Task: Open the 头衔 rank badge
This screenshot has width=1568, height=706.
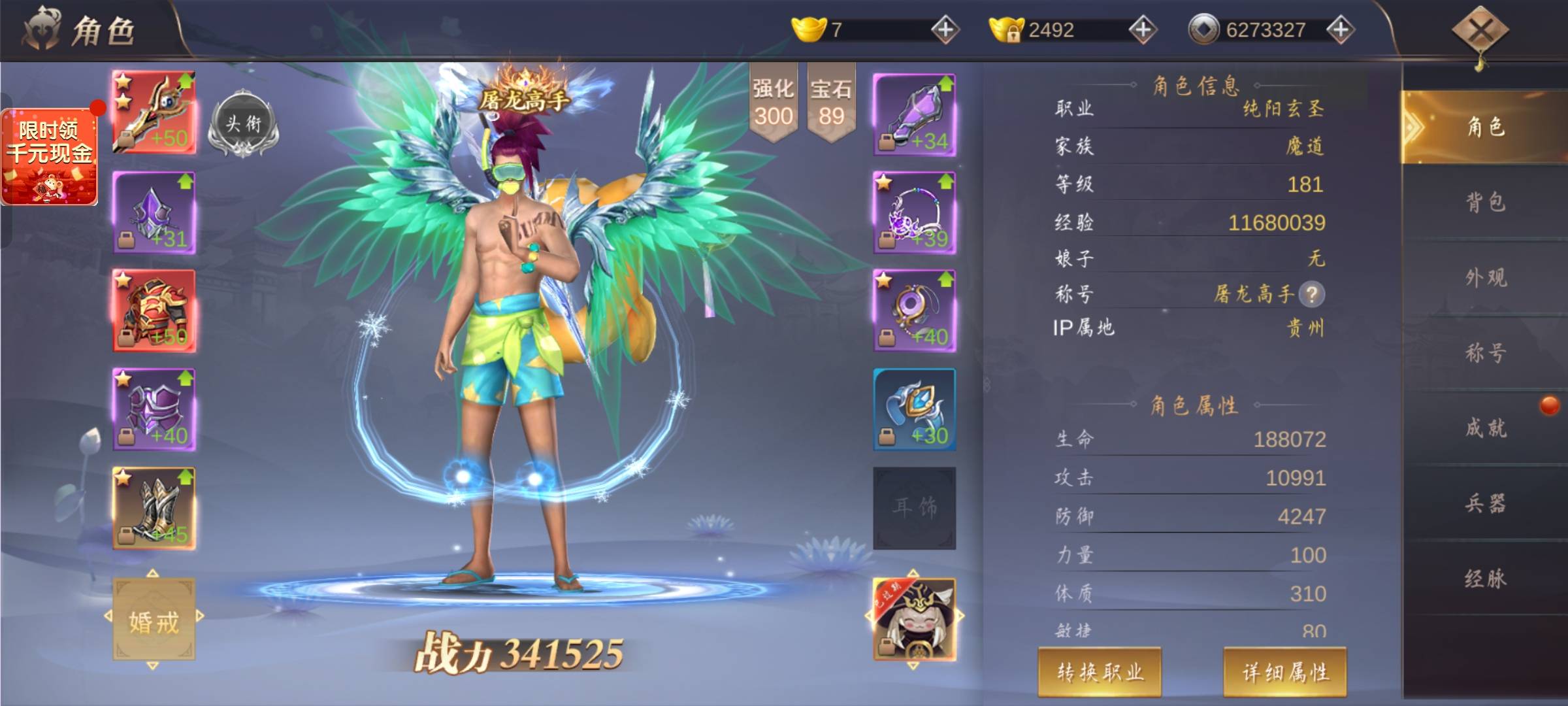Action: pos(243,124)
